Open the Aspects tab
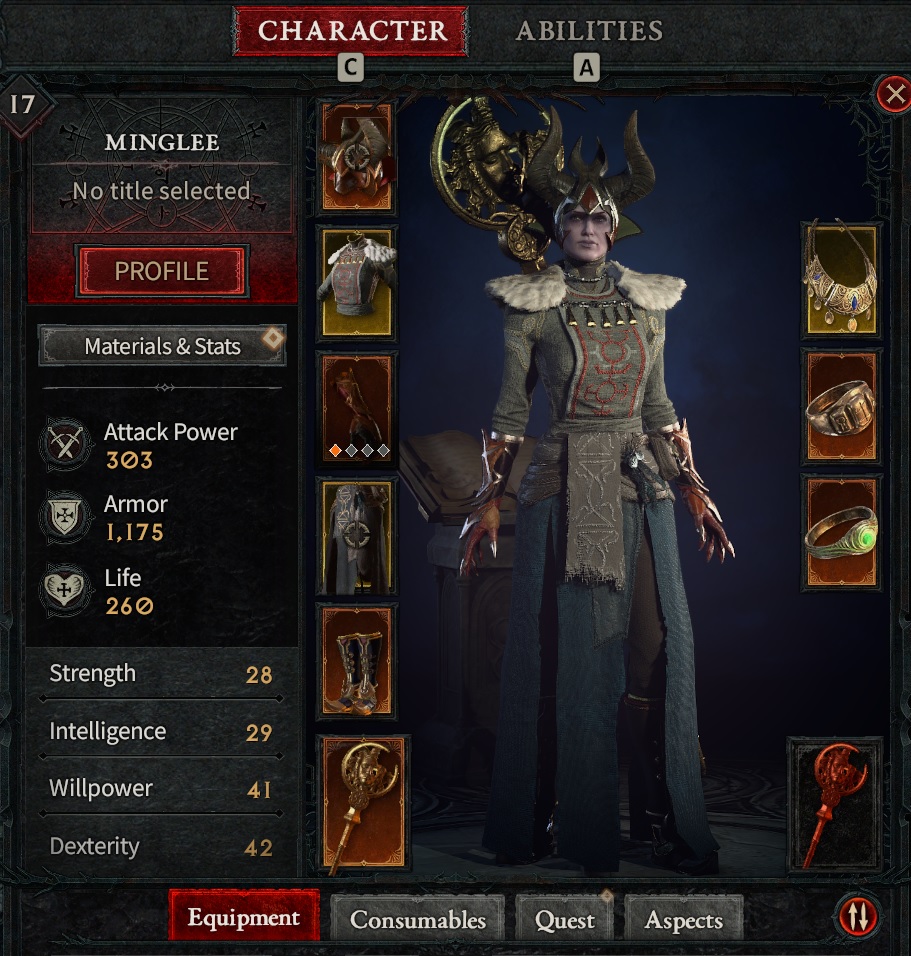911x956 pixels. (684, 919)
